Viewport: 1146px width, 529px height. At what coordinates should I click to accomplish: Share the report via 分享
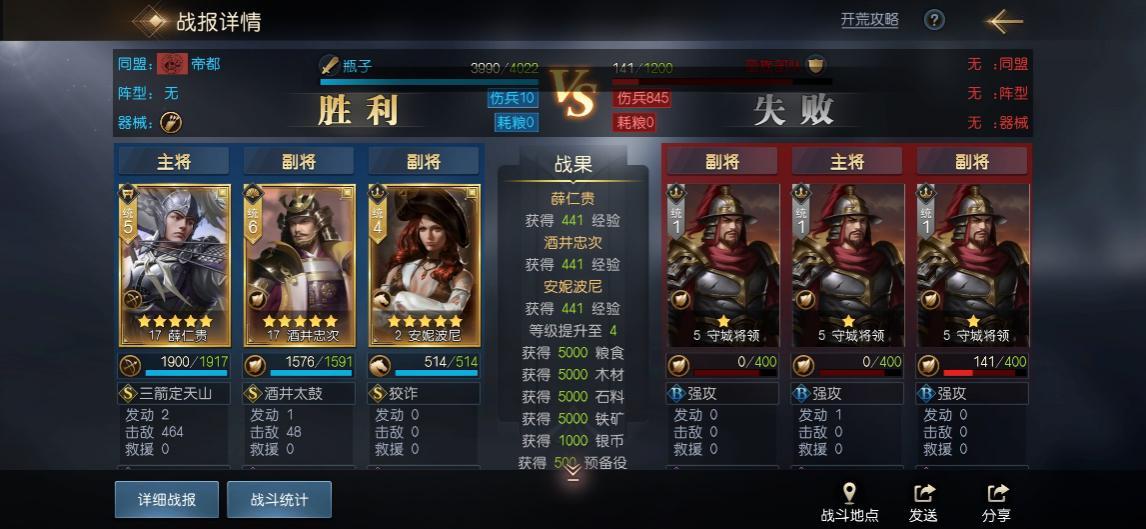tap(996, 502)
